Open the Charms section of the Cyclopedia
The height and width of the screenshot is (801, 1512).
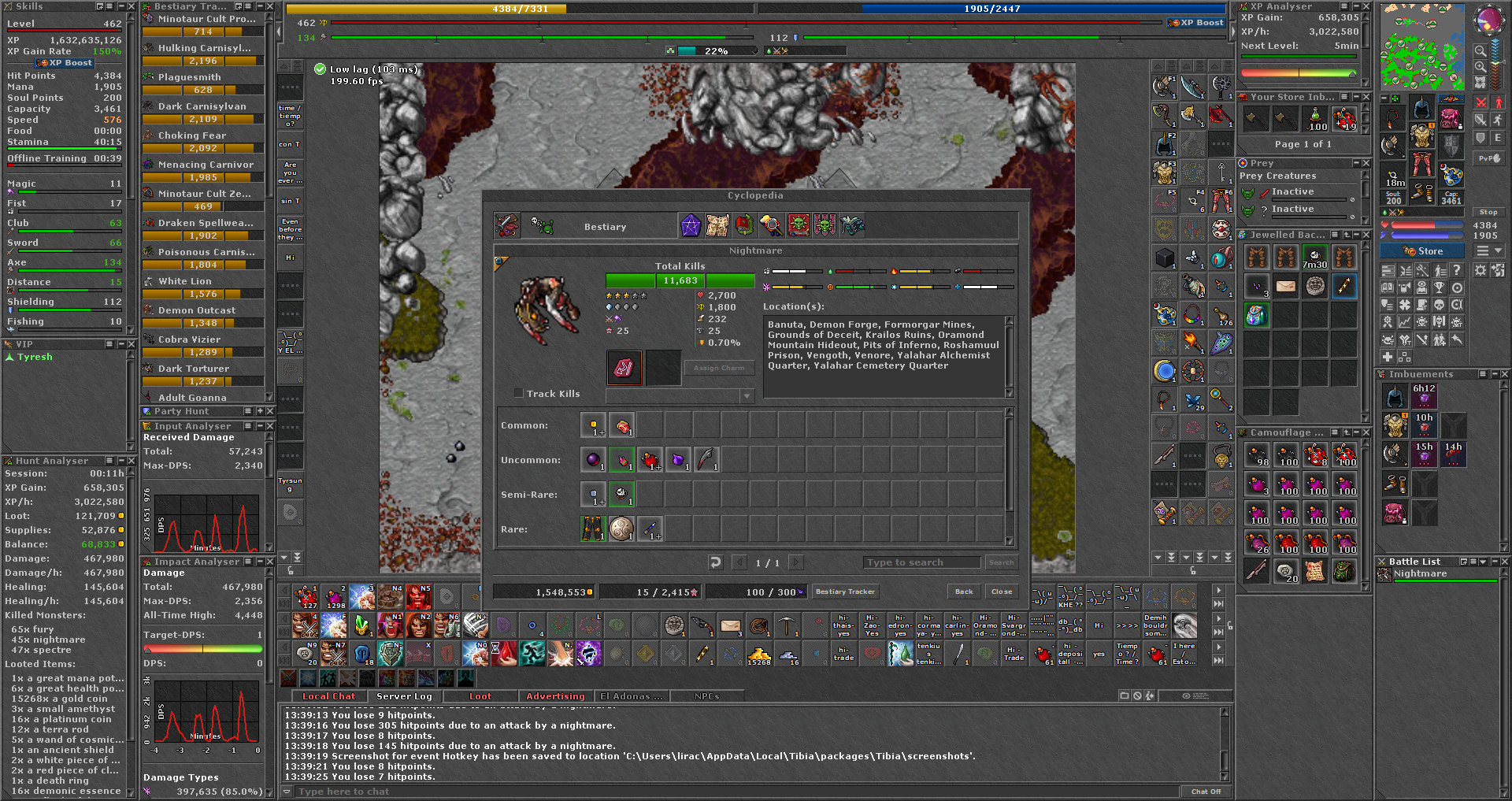pos(692,225)
